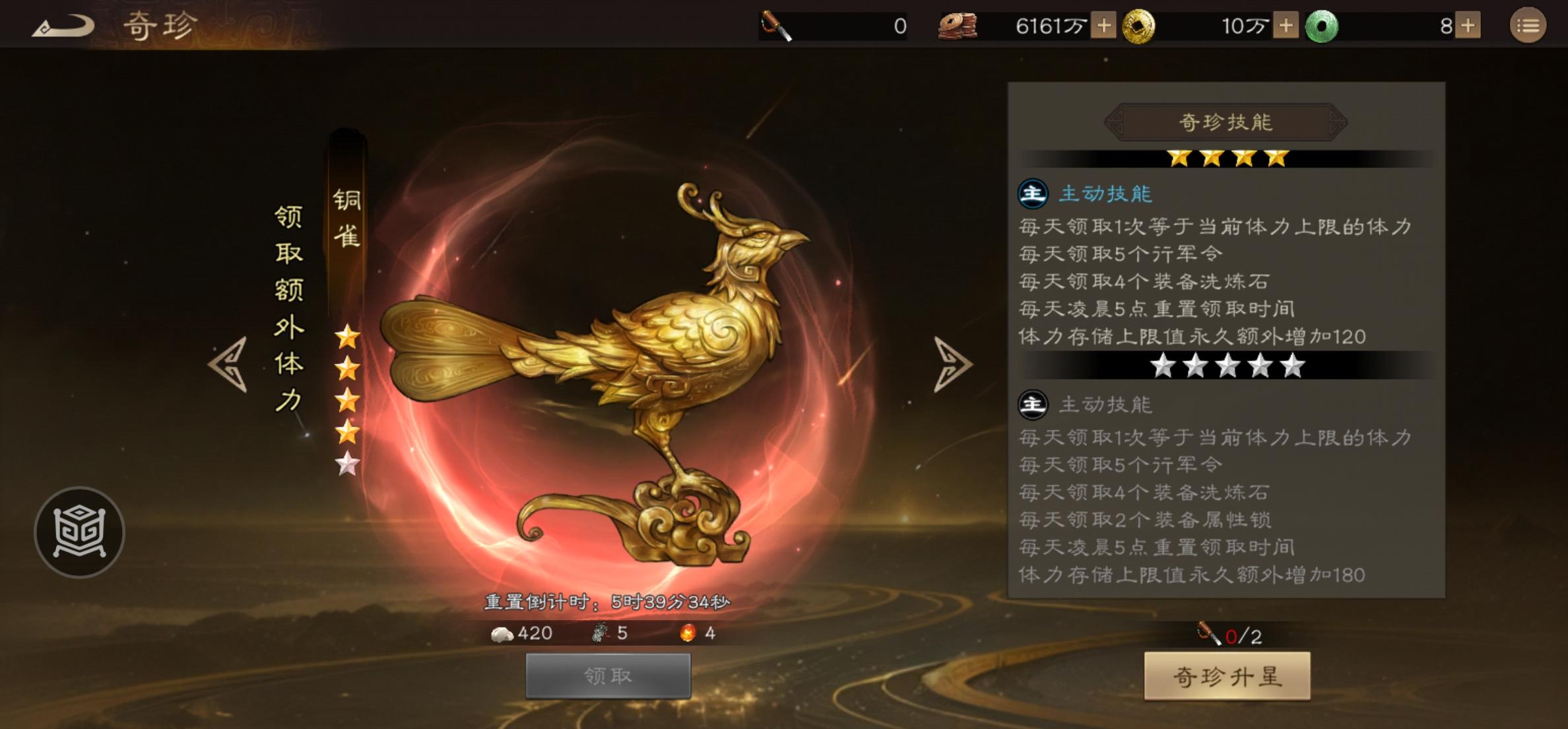The width and height of the screenshot is (1568, 729).
Task: Advance to the next treasure using right arrow
Action: pos(950,365)
